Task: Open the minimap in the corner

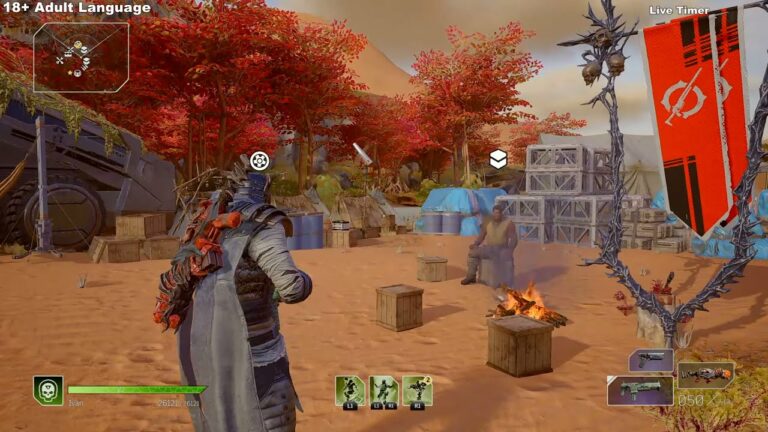Action: coord(80,57)
